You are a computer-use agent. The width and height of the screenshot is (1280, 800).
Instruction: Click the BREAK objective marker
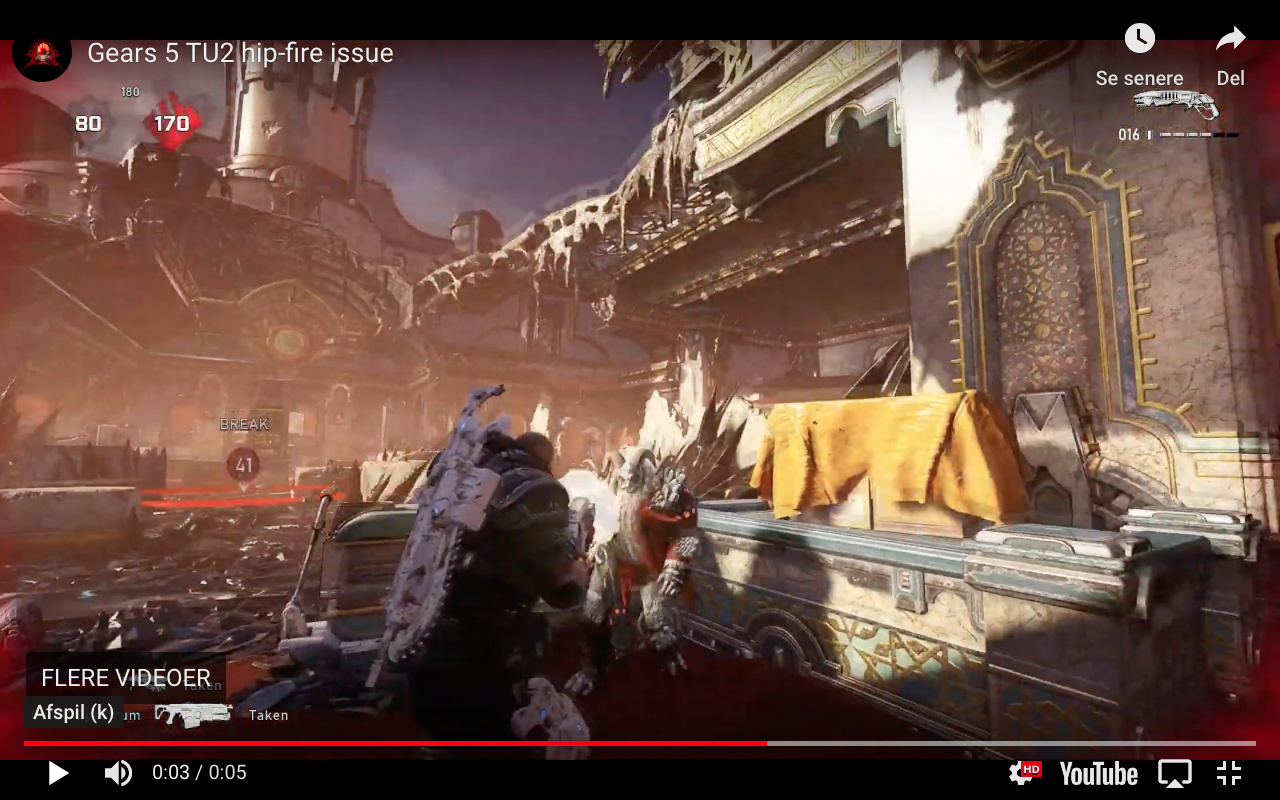coord(243,463)
